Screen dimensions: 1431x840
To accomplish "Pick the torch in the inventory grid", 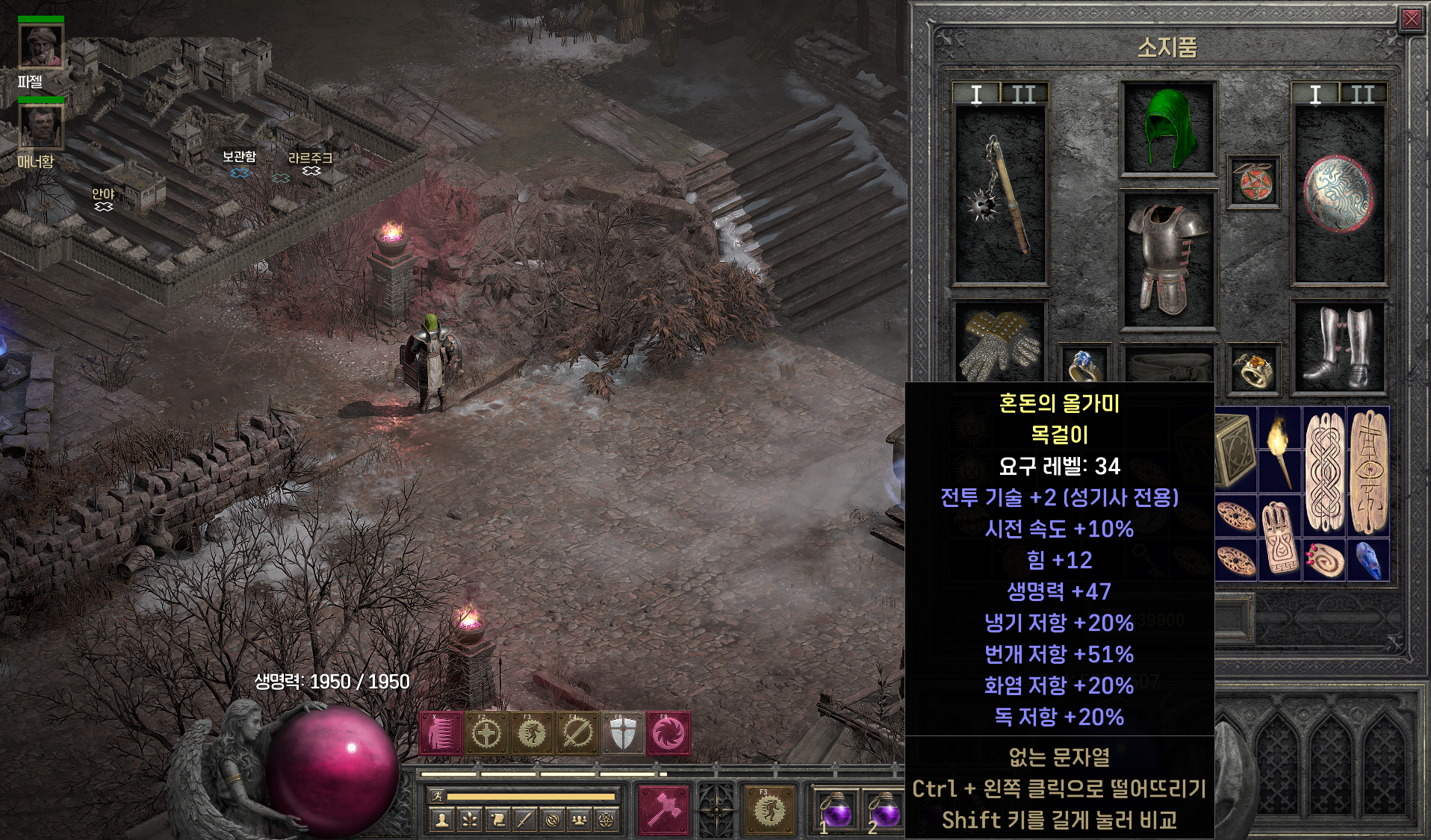I will (1279, 449).
